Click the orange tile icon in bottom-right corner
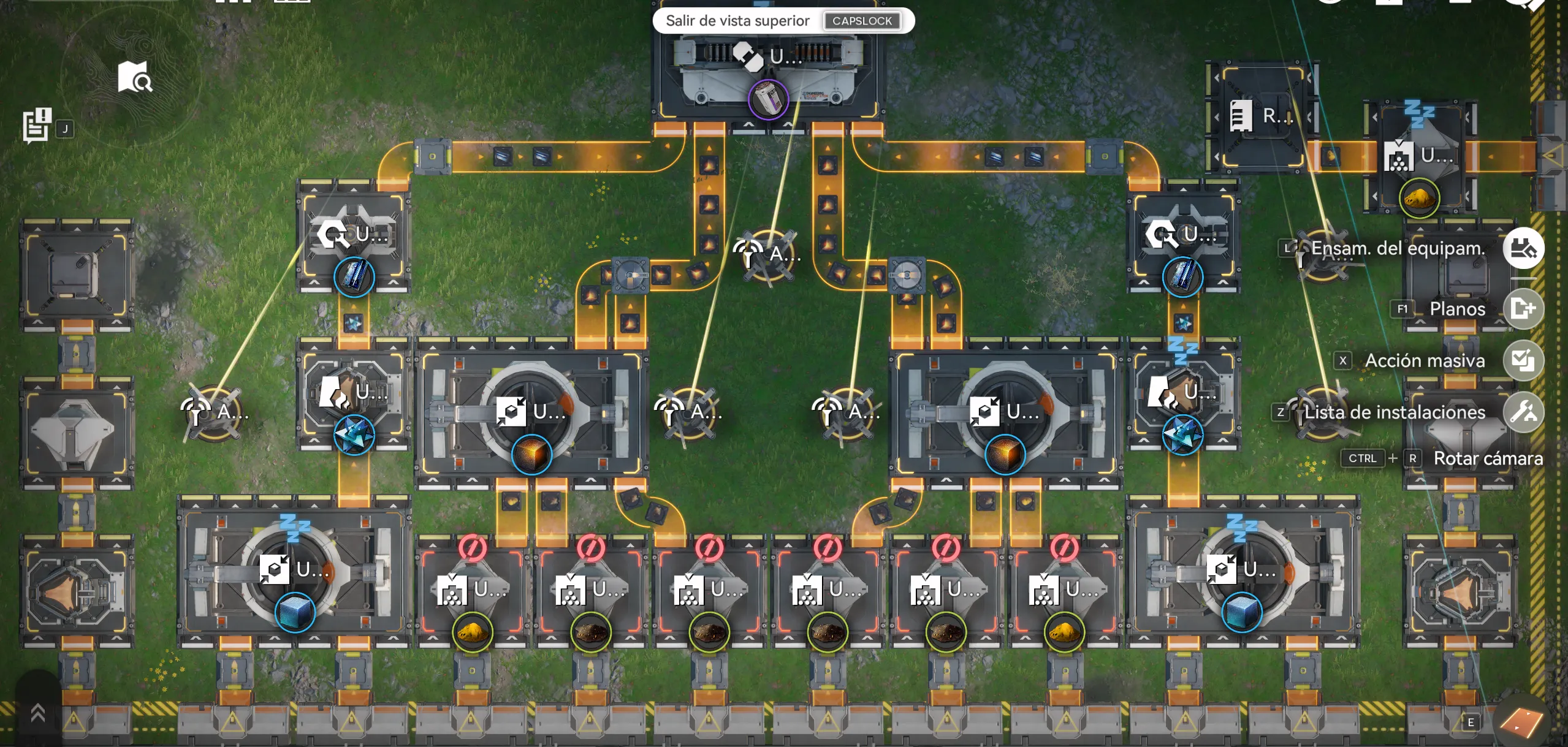 (1520, 723)
